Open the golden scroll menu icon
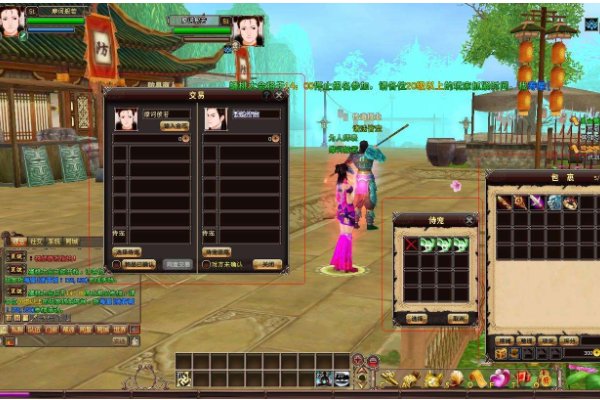Screen dimensions: 600x400 tap(477, 378)
